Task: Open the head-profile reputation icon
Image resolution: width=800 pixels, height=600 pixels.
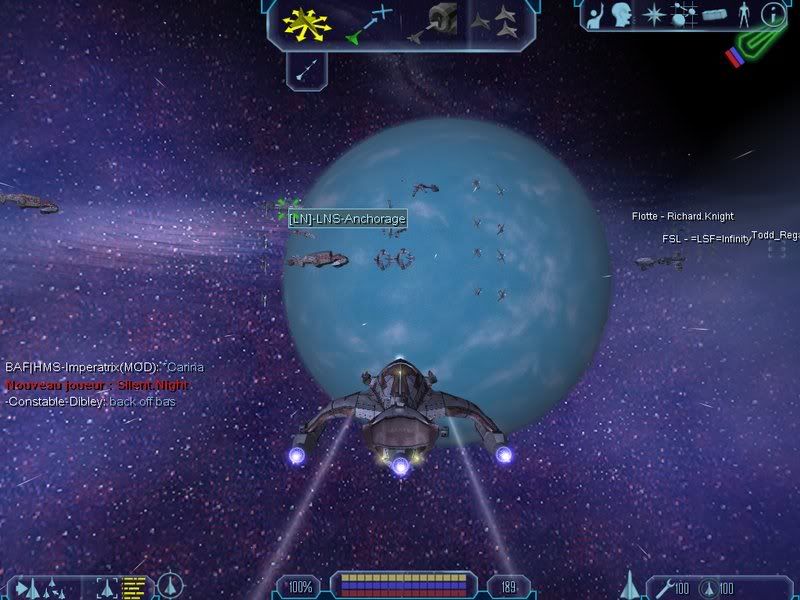Action: [622, 14]
